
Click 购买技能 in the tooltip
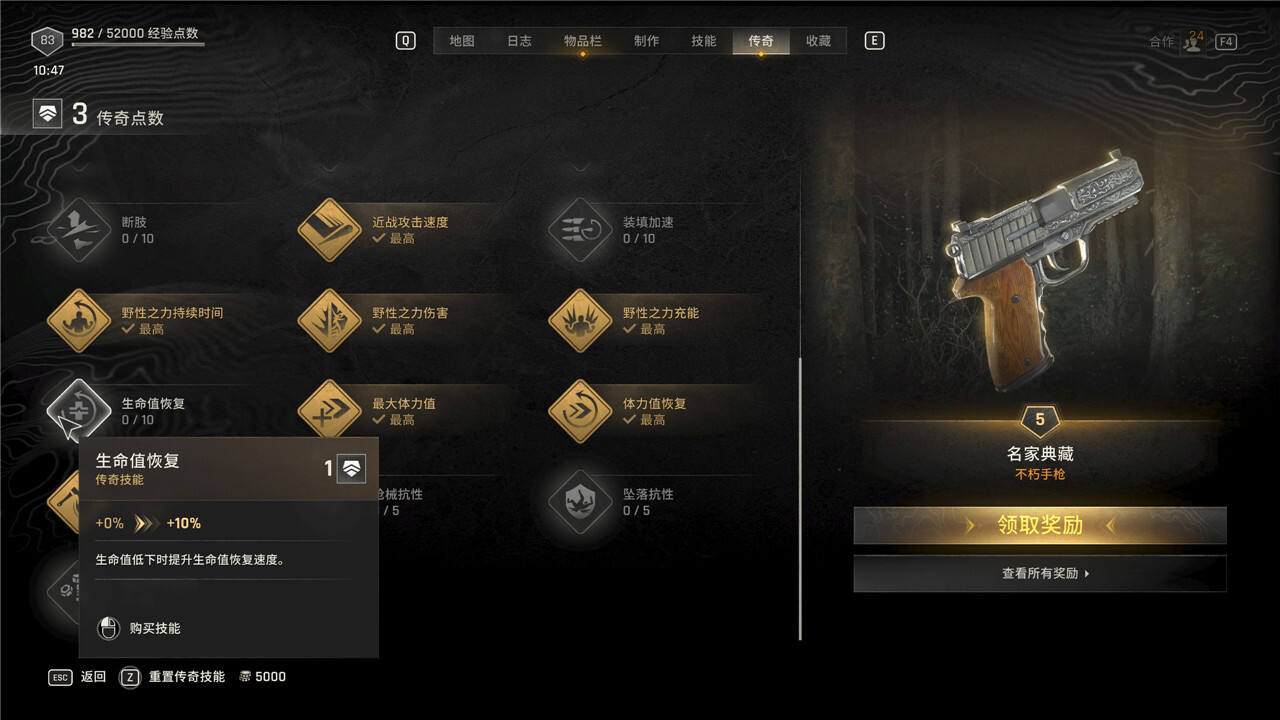(x=154, y=629)
